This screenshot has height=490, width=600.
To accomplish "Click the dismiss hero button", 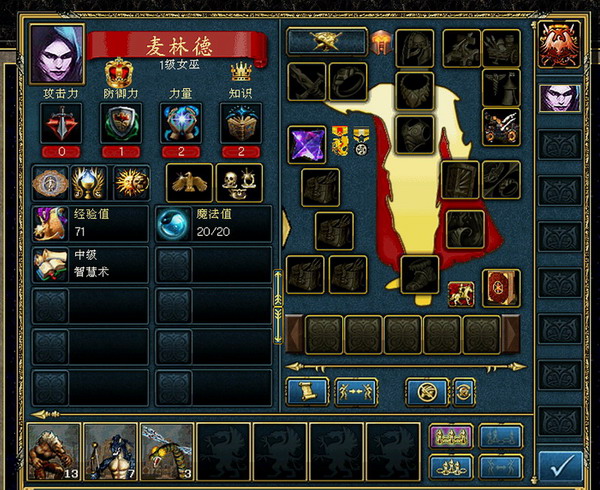I will pyautogui.click(x=427, y=391).
